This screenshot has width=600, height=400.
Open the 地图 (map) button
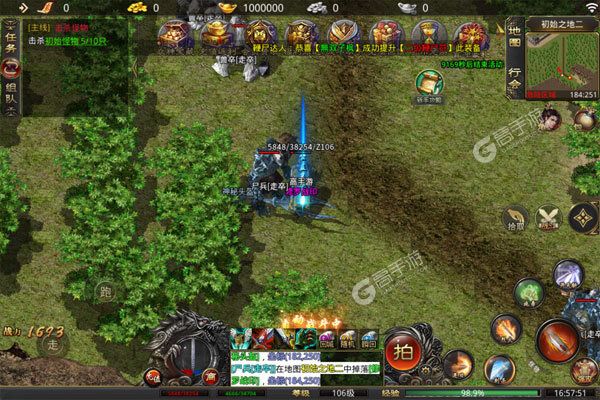point(514,37)
